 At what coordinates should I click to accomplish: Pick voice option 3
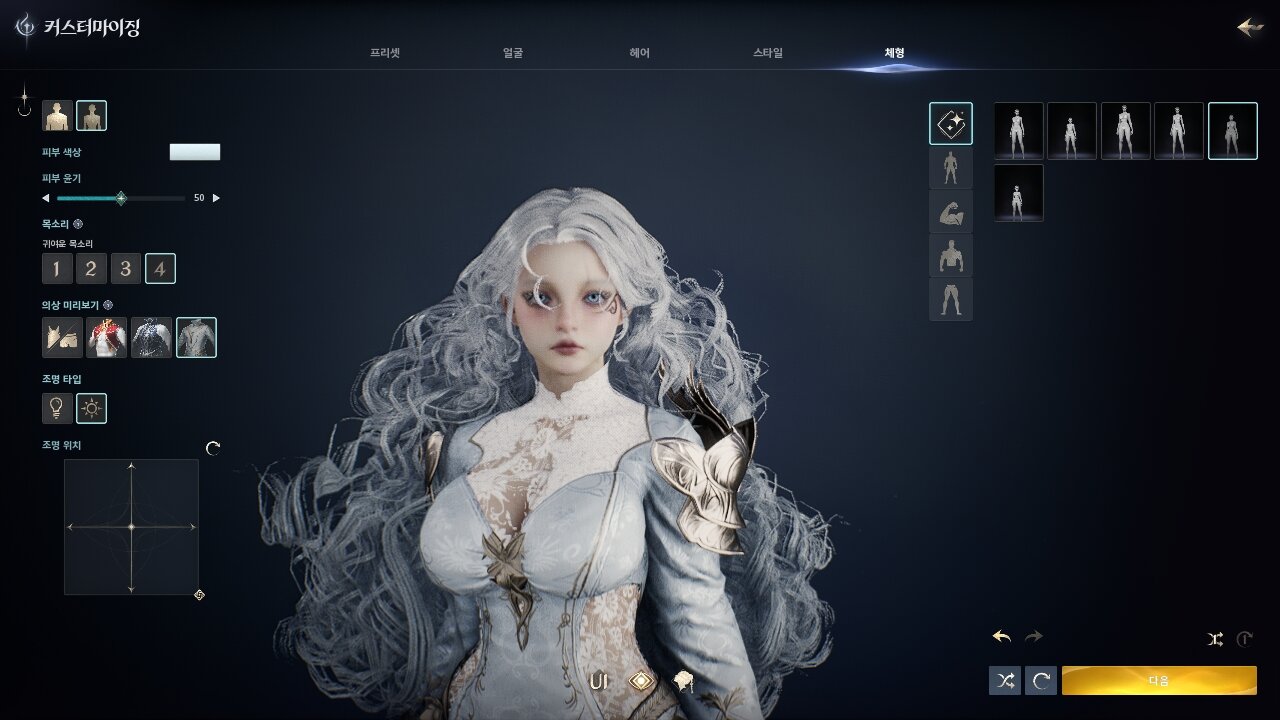pyautogui.click(x=125, y=268)
